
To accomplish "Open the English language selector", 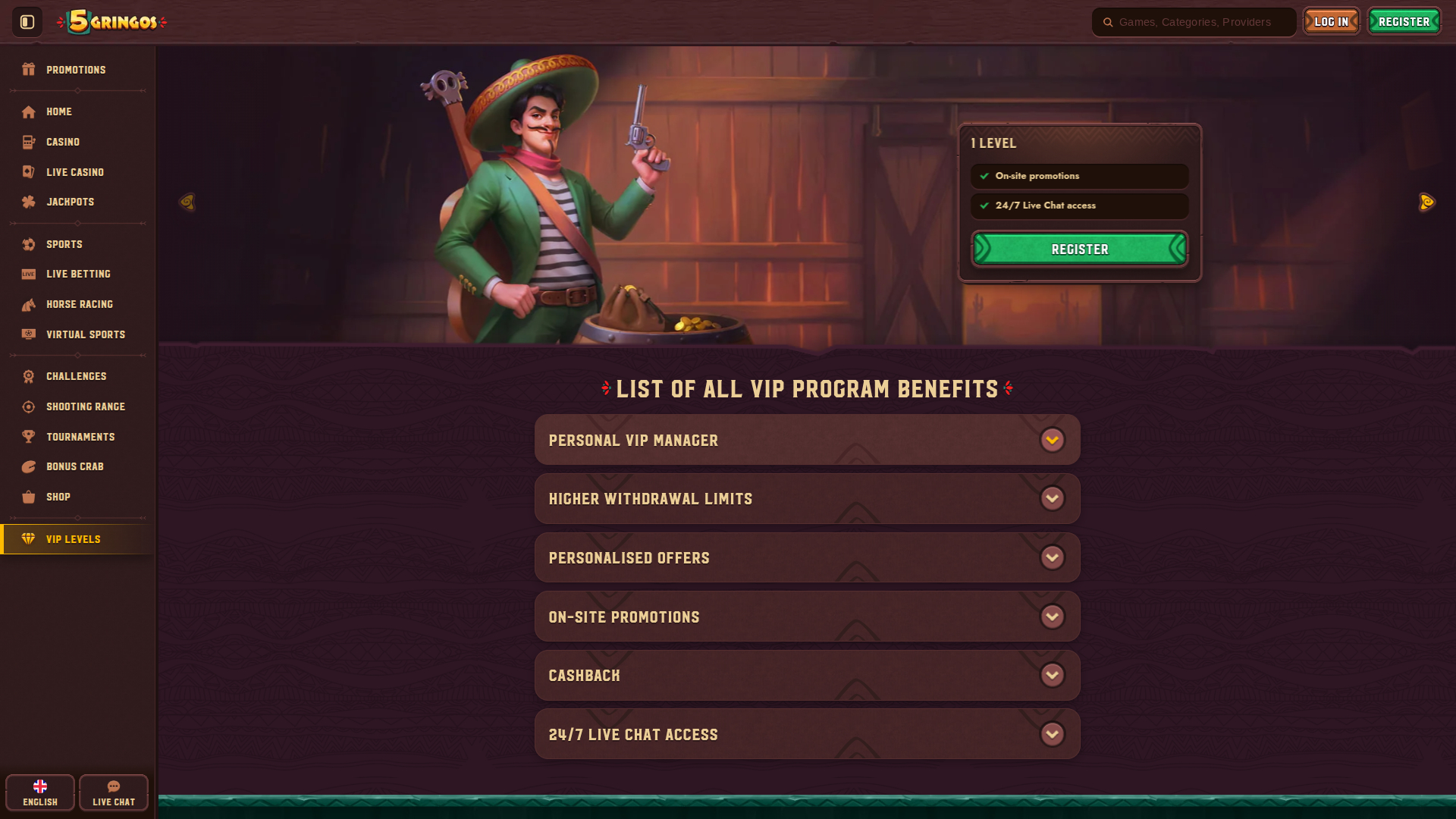I will [39, 792].
